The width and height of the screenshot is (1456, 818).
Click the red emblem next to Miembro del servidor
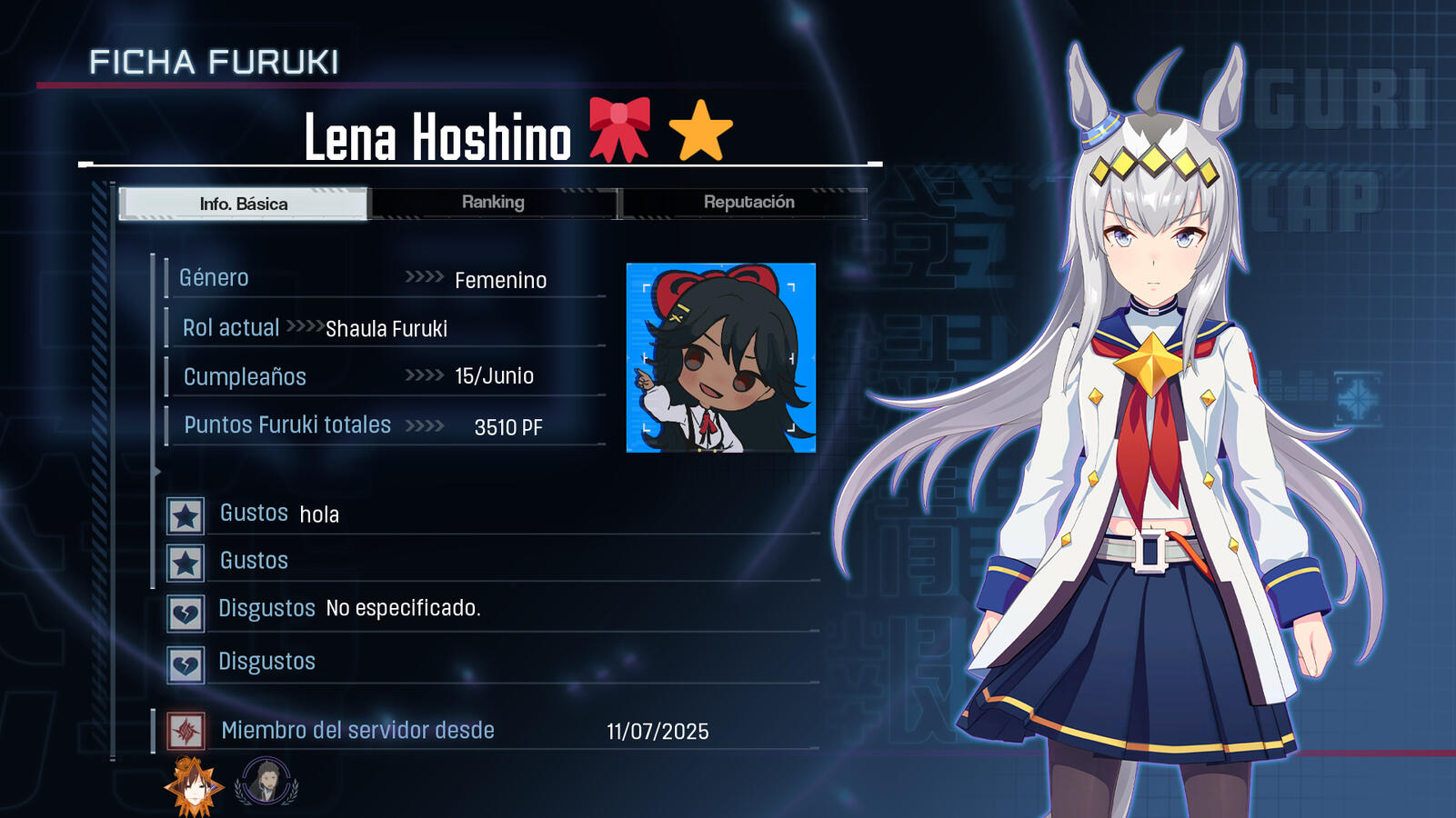186,730
